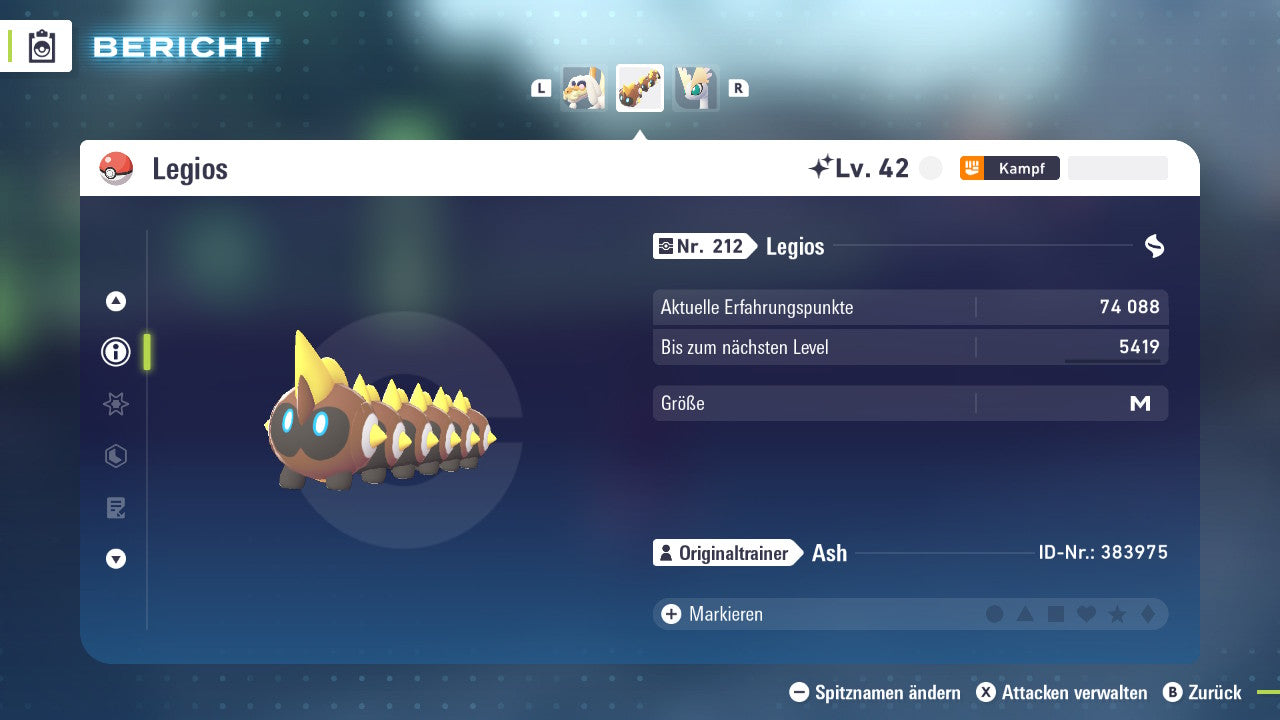Viewport: 1280px width, 720px height.
Task: Toggle the circle marking for Legios
Action: tap(995, 614)
